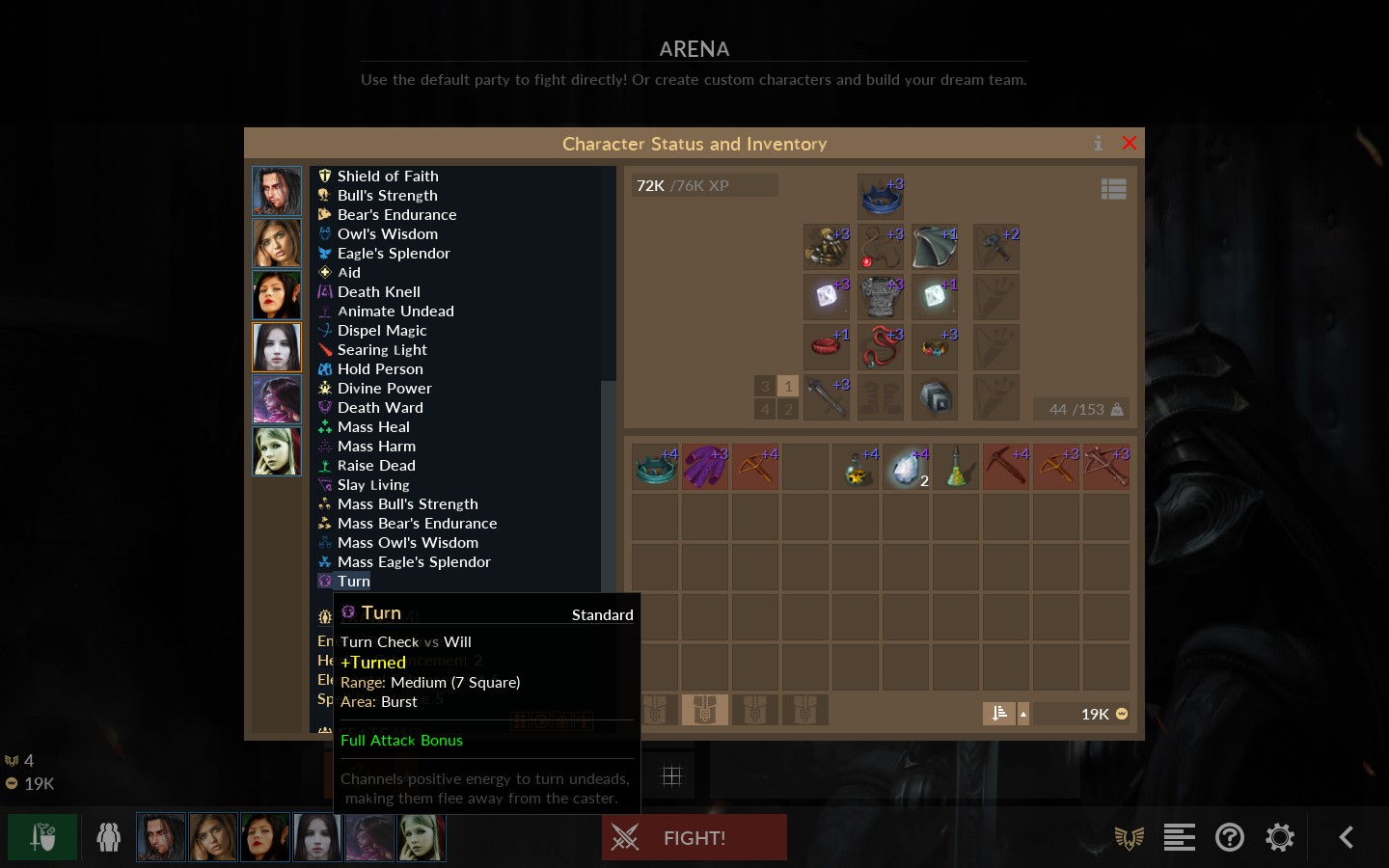Switch to the blonde woman character portrait
The image size is (1389, 868).
pyautogui.click(x=277, y=451)
